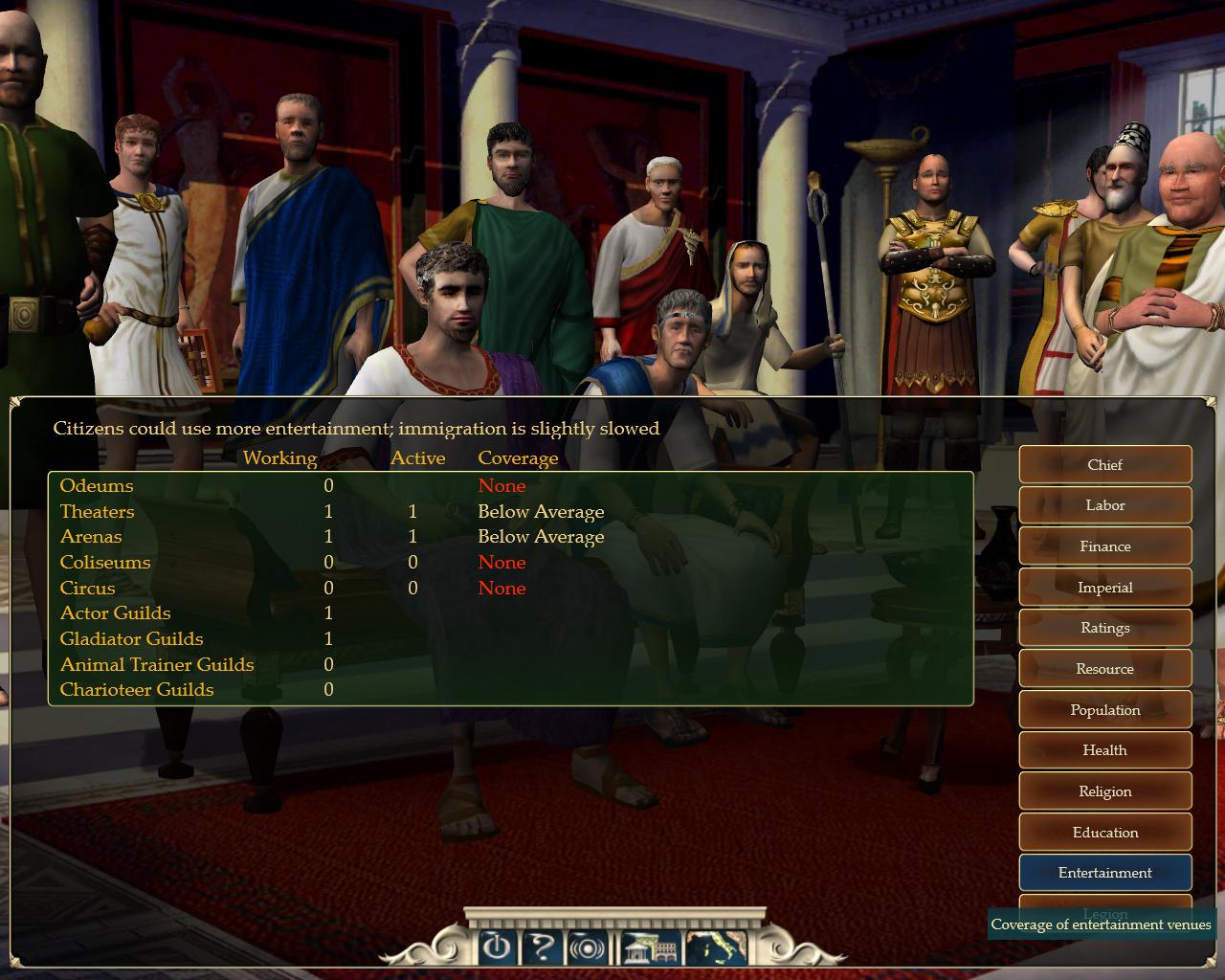
Task: Open the Chief advisor panel
Action: [1104, 465]
